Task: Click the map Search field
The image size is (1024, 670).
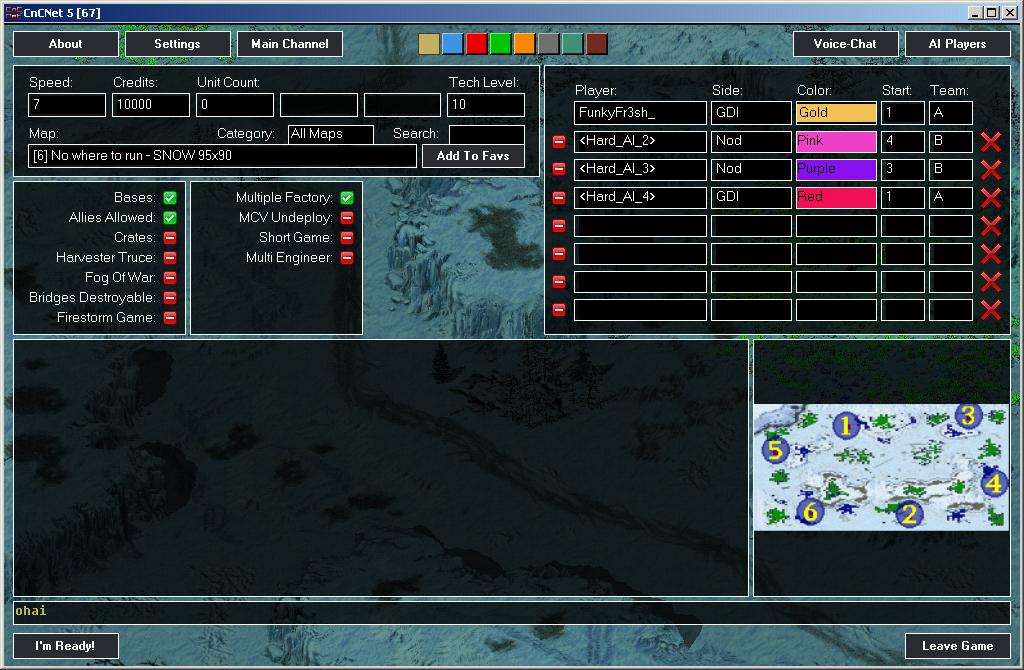Action: pos(486,134)
